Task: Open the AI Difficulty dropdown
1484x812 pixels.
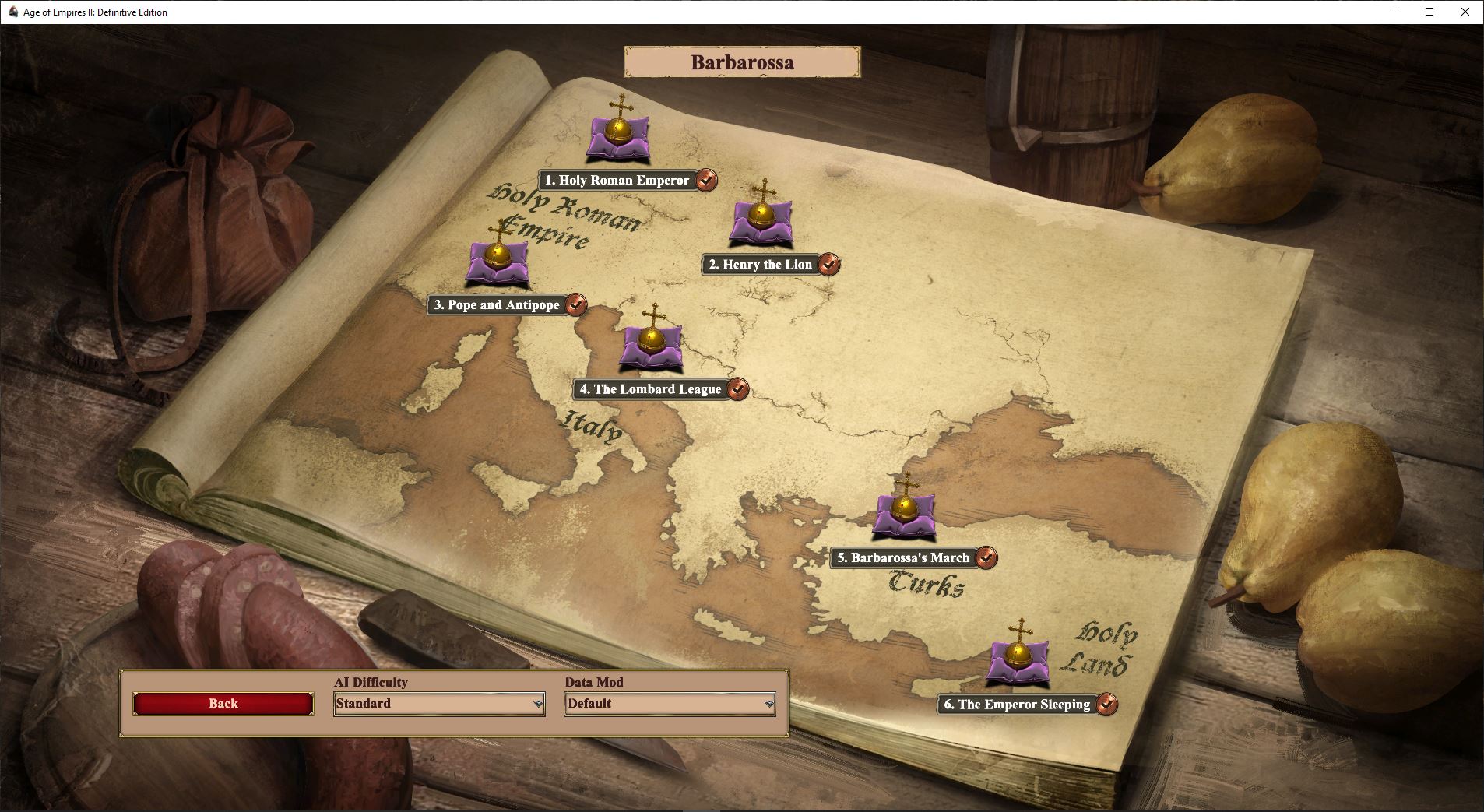Action: click(439, 704)
